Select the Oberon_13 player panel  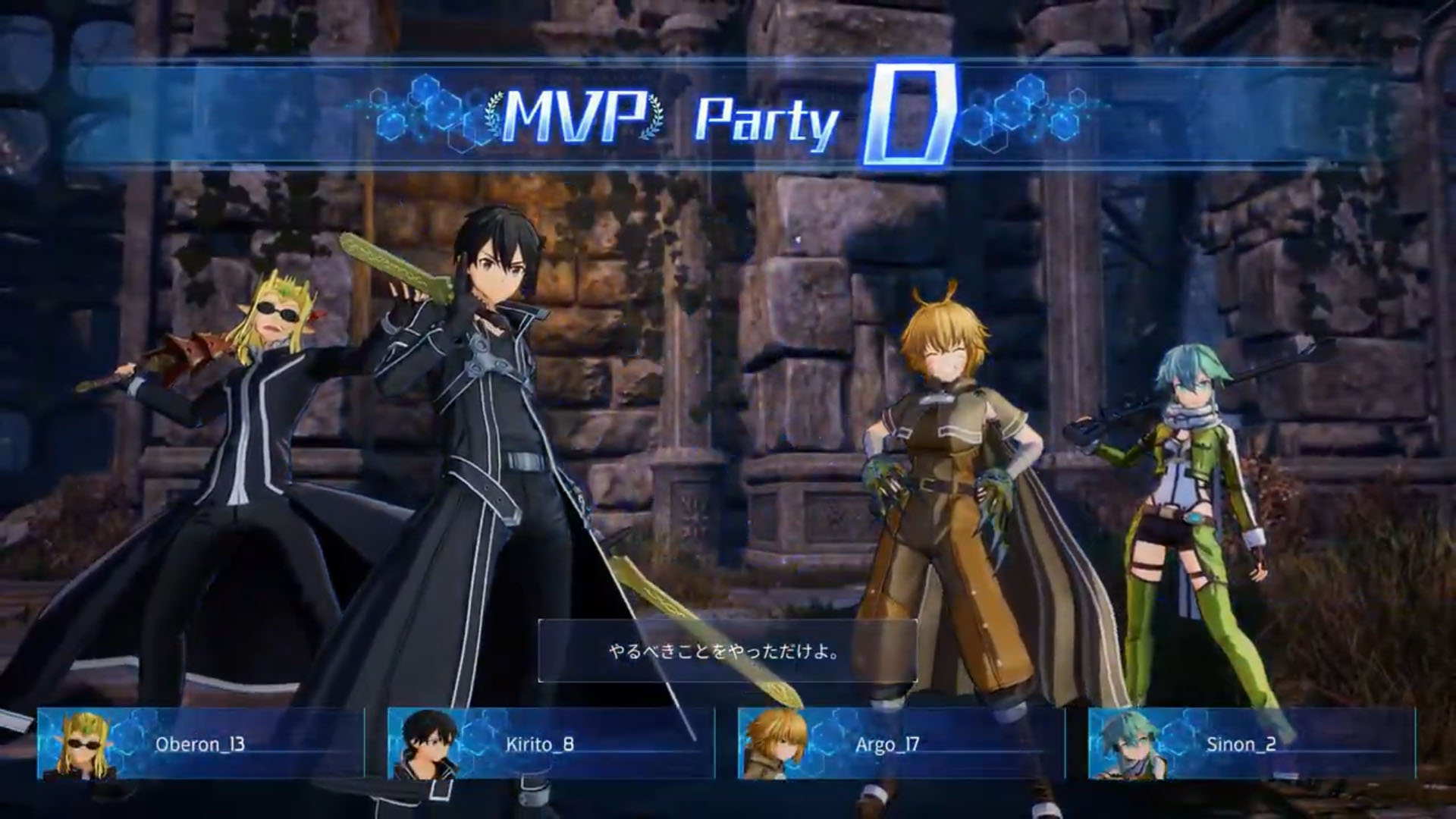tap(200, 744)
